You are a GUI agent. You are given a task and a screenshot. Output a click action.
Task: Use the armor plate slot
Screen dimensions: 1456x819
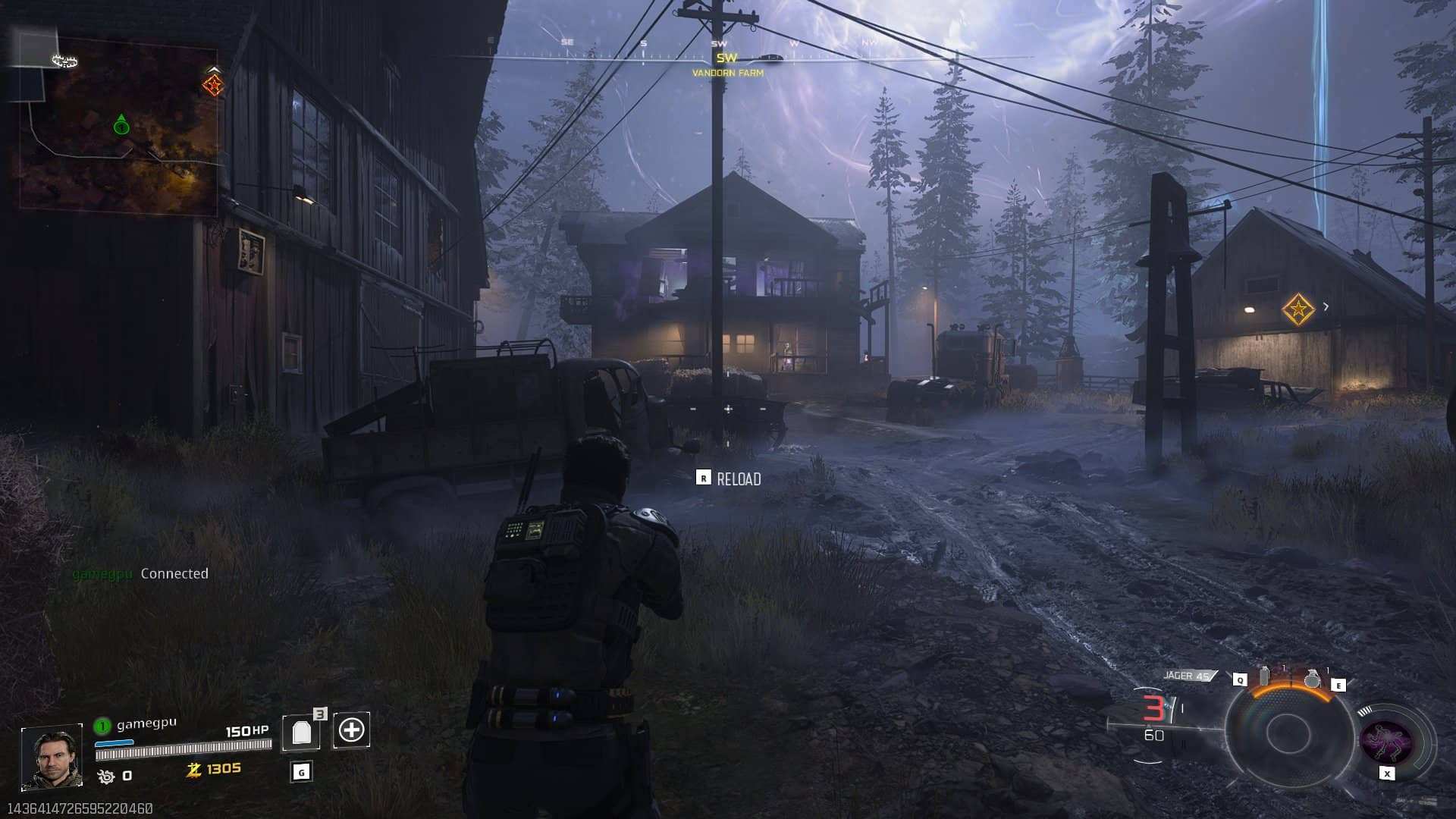point(302,732)
